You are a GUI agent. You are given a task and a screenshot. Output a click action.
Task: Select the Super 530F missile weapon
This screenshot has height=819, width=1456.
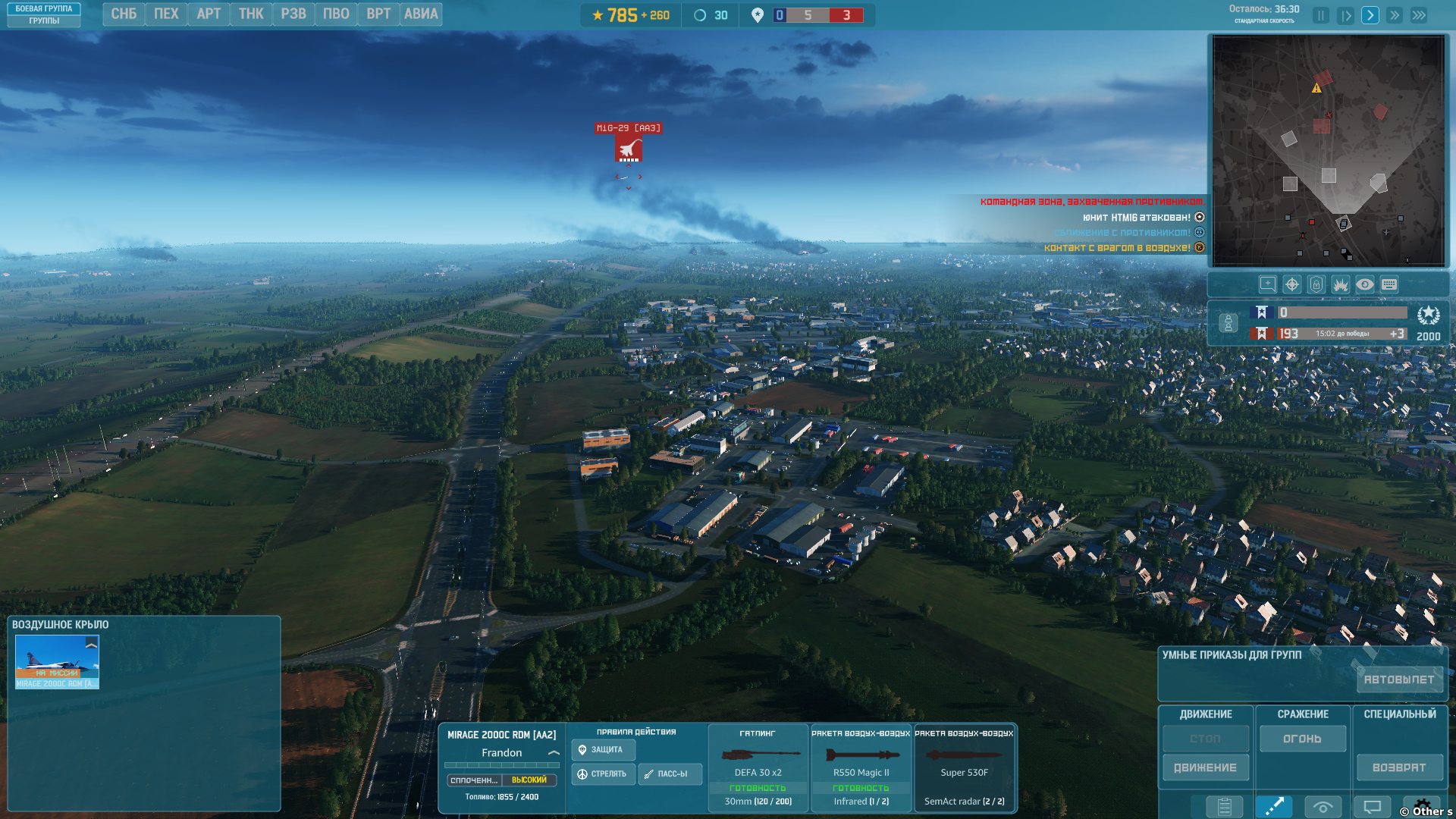click(964, 767)
